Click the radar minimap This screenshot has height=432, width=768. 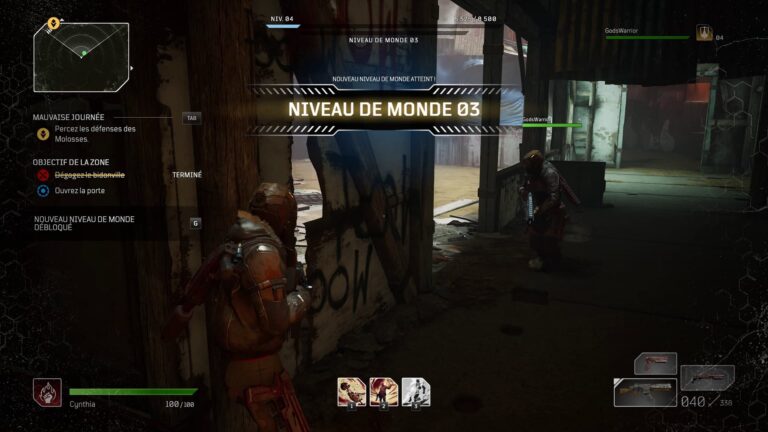click(x=80, y=56)
